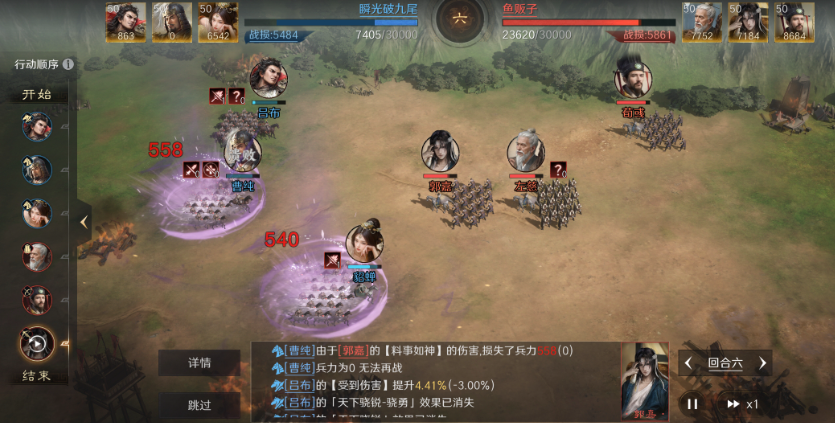This screenshot has height=423, width=835.
Task: Click the play icon in action order
Action: tap(37, 343)
